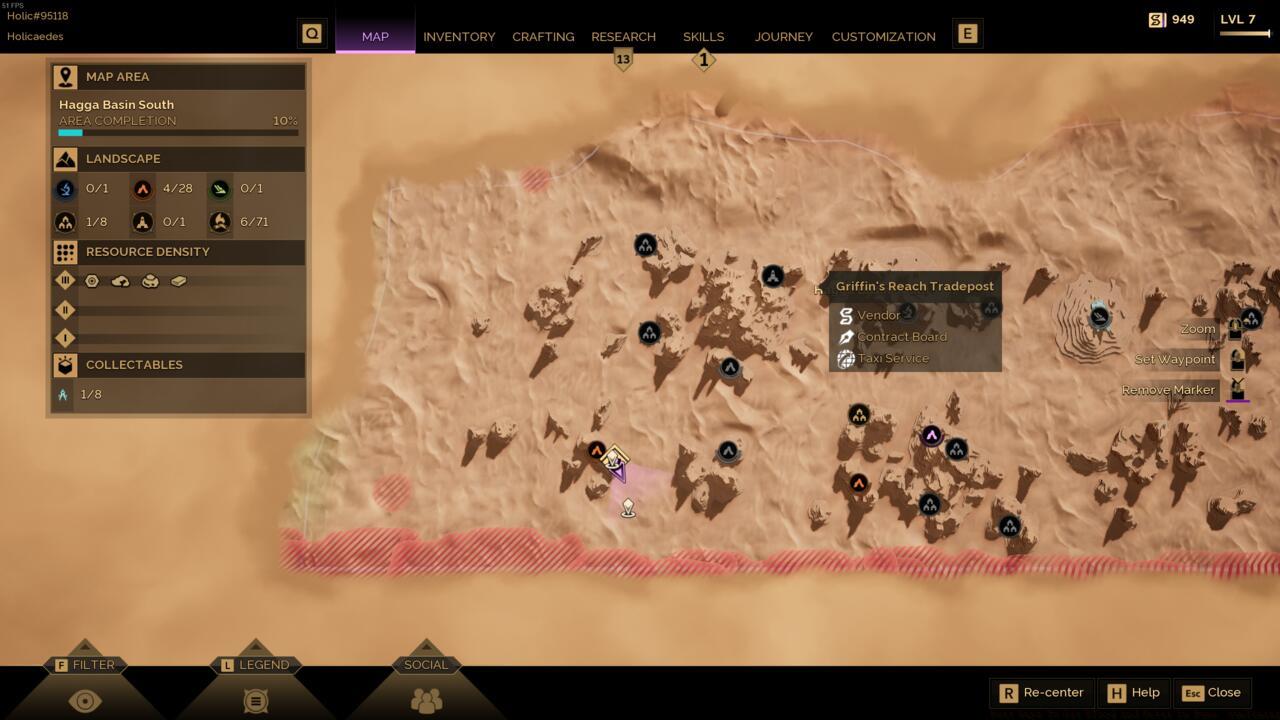Viewport: 1280px width, 720px height.
Task: Open the Research menu
Action: [x=624, y=36]
